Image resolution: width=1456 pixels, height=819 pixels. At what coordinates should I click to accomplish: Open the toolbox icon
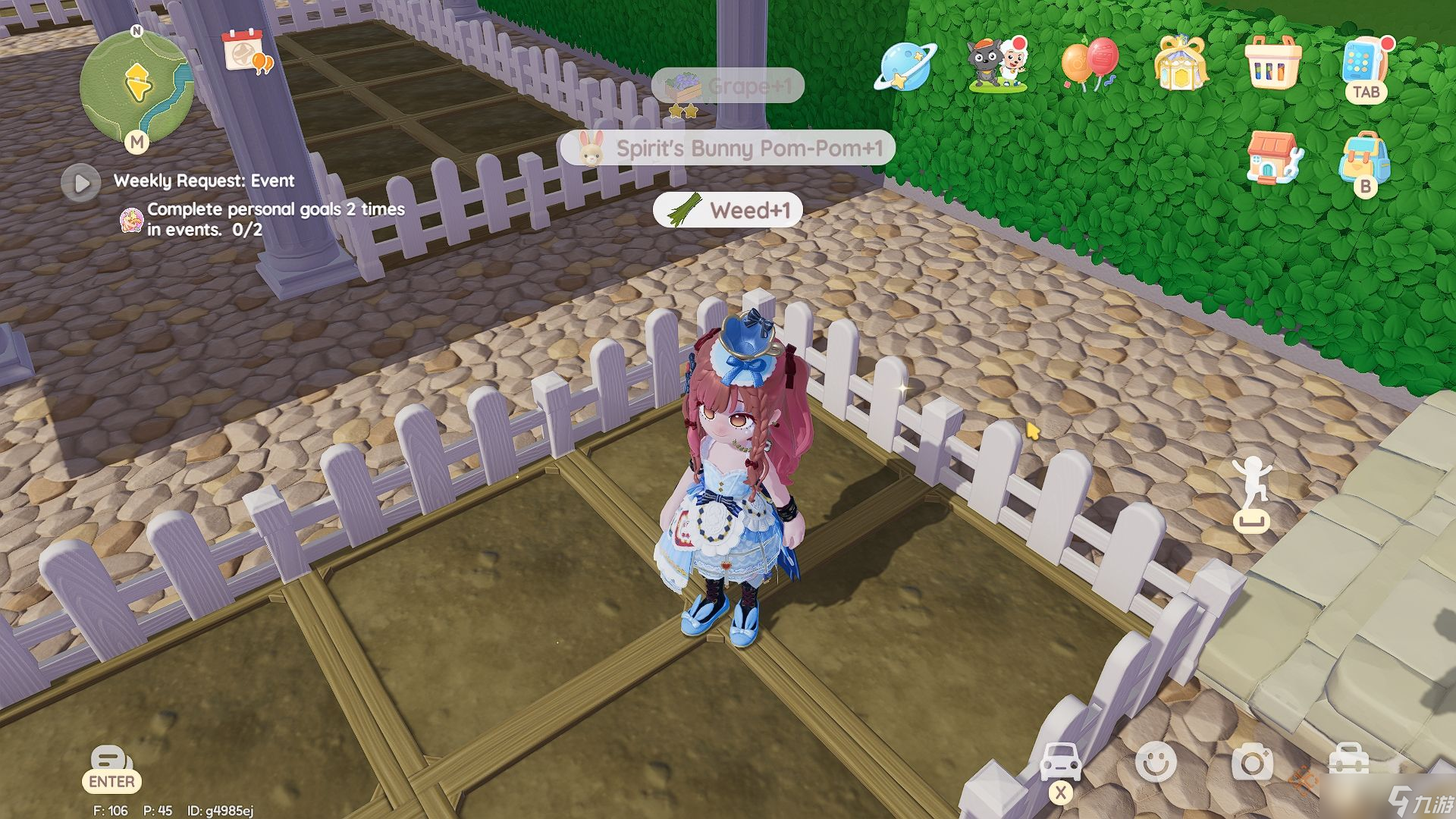coord(1349,761)
